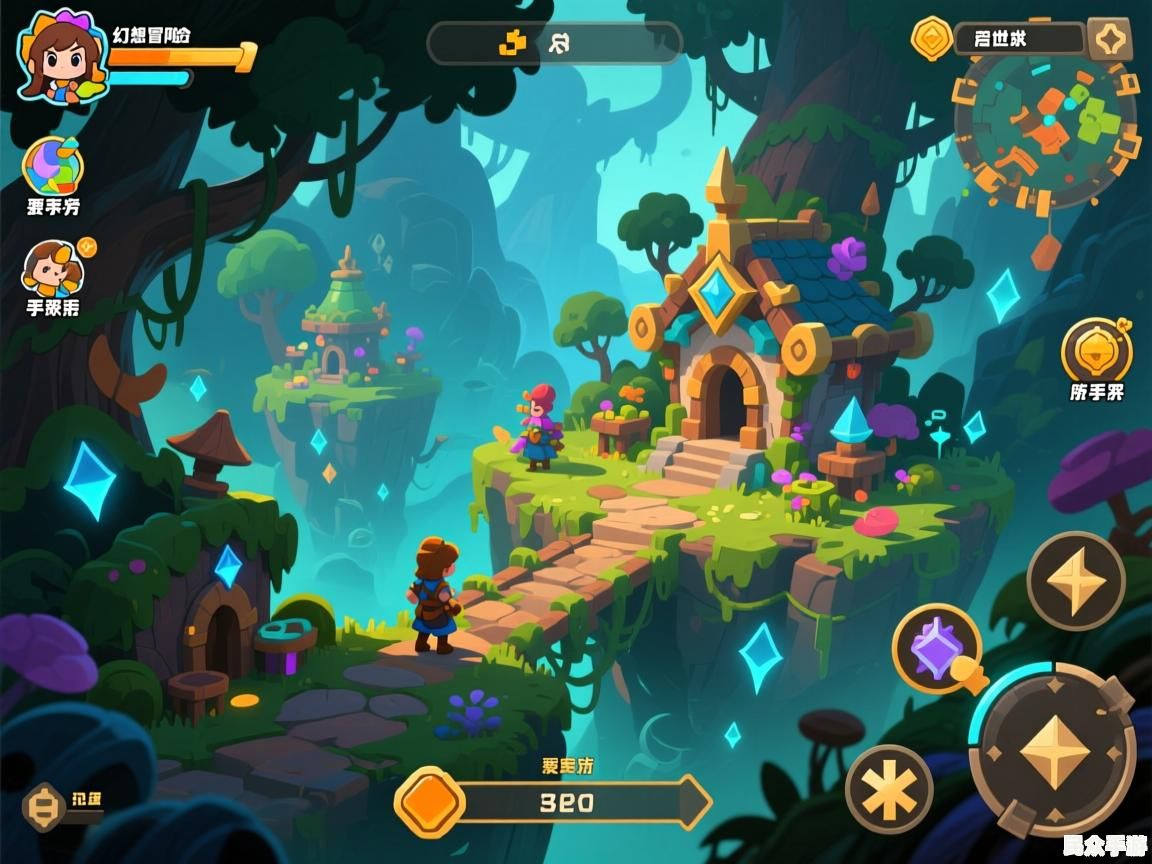Viewport: 1152px width, 864px height.
Task: Click the orange puzzle-piece icon in the top bar
Action: [x=513, y=42]
